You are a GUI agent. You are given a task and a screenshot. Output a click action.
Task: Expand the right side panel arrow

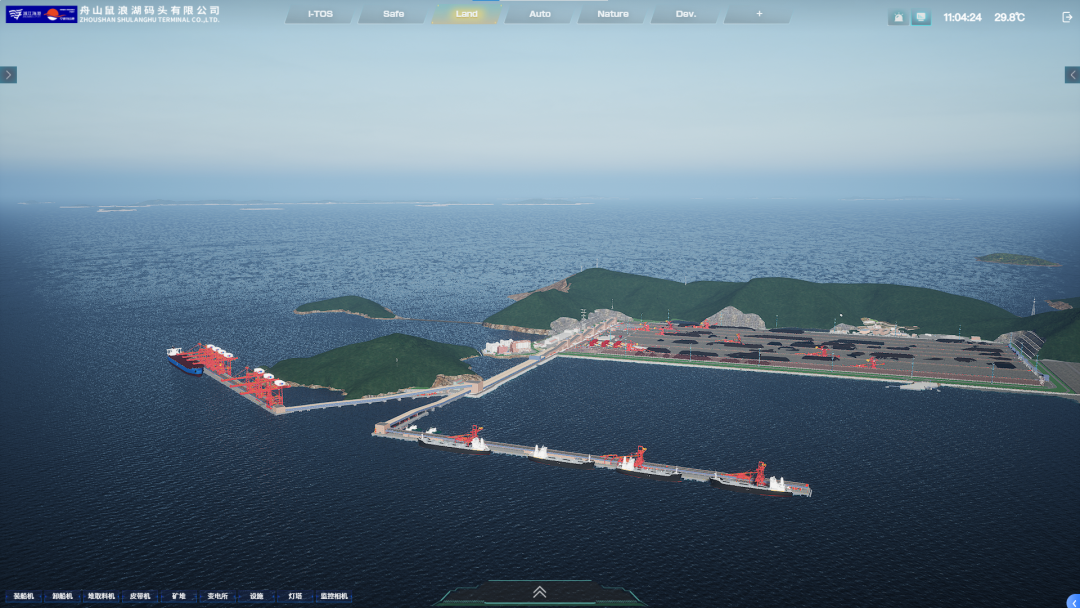(x=1072, y=75)
